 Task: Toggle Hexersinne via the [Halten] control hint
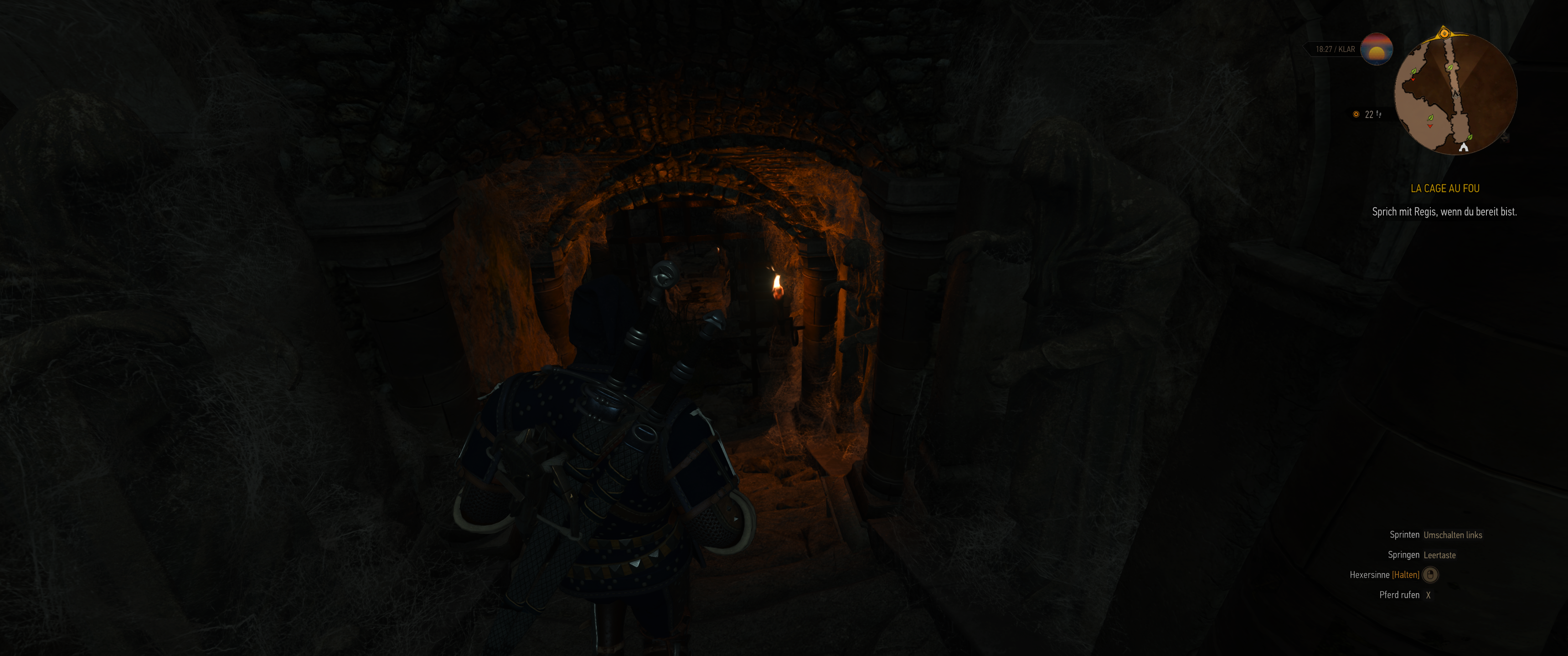1407,574
